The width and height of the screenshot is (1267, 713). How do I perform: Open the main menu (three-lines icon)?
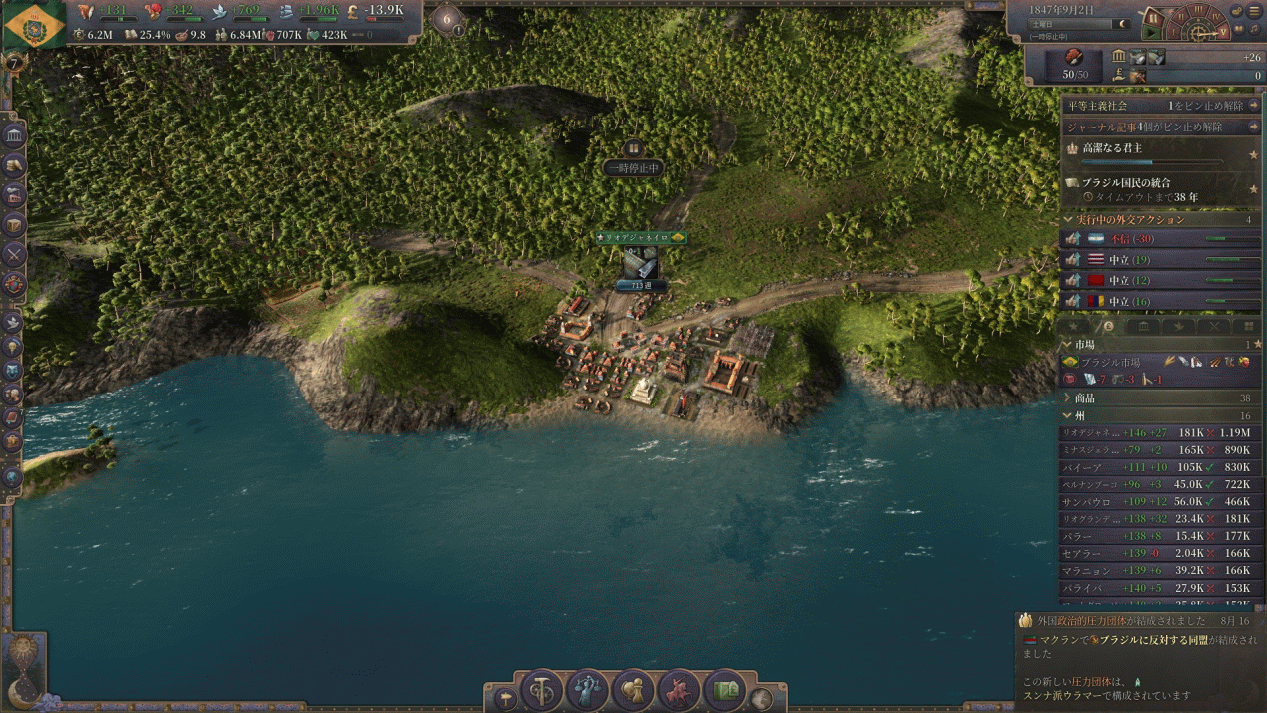[x=1254, y=11]
